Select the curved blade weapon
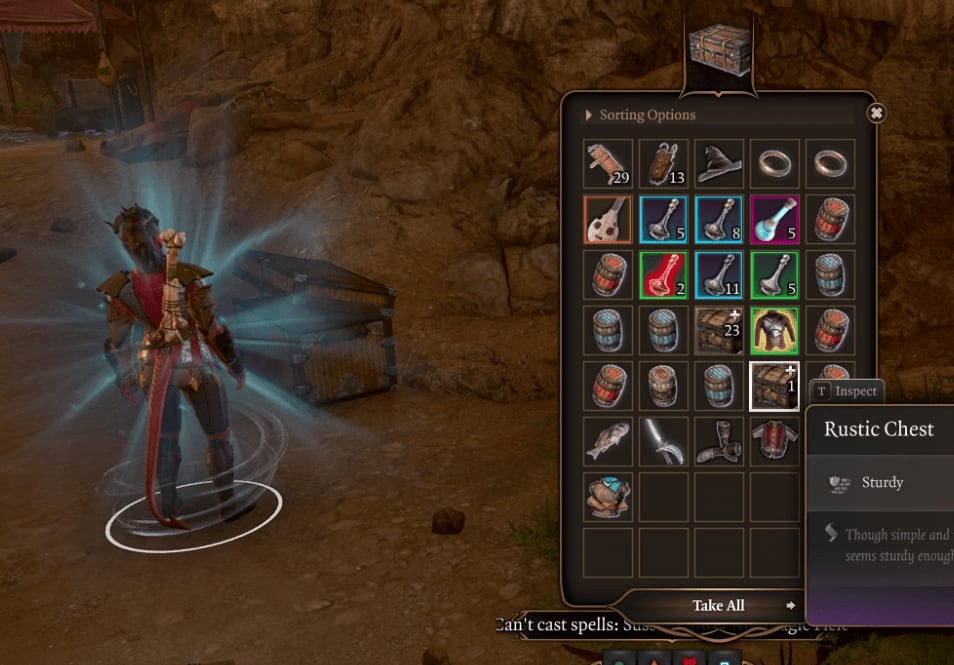Viewport: 954px width, 665px height. coord(664,441)
